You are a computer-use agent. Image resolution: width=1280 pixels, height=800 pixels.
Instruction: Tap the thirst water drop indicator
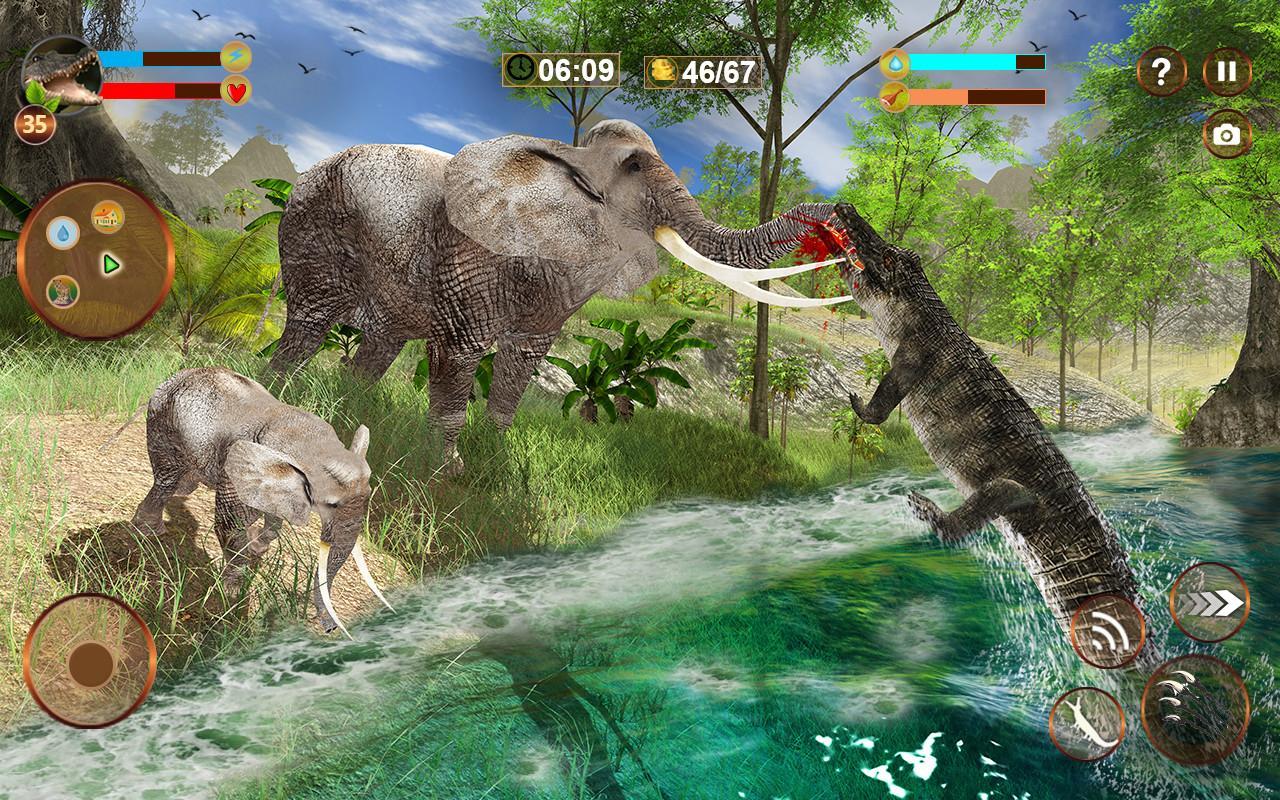[x=897, y=62]
